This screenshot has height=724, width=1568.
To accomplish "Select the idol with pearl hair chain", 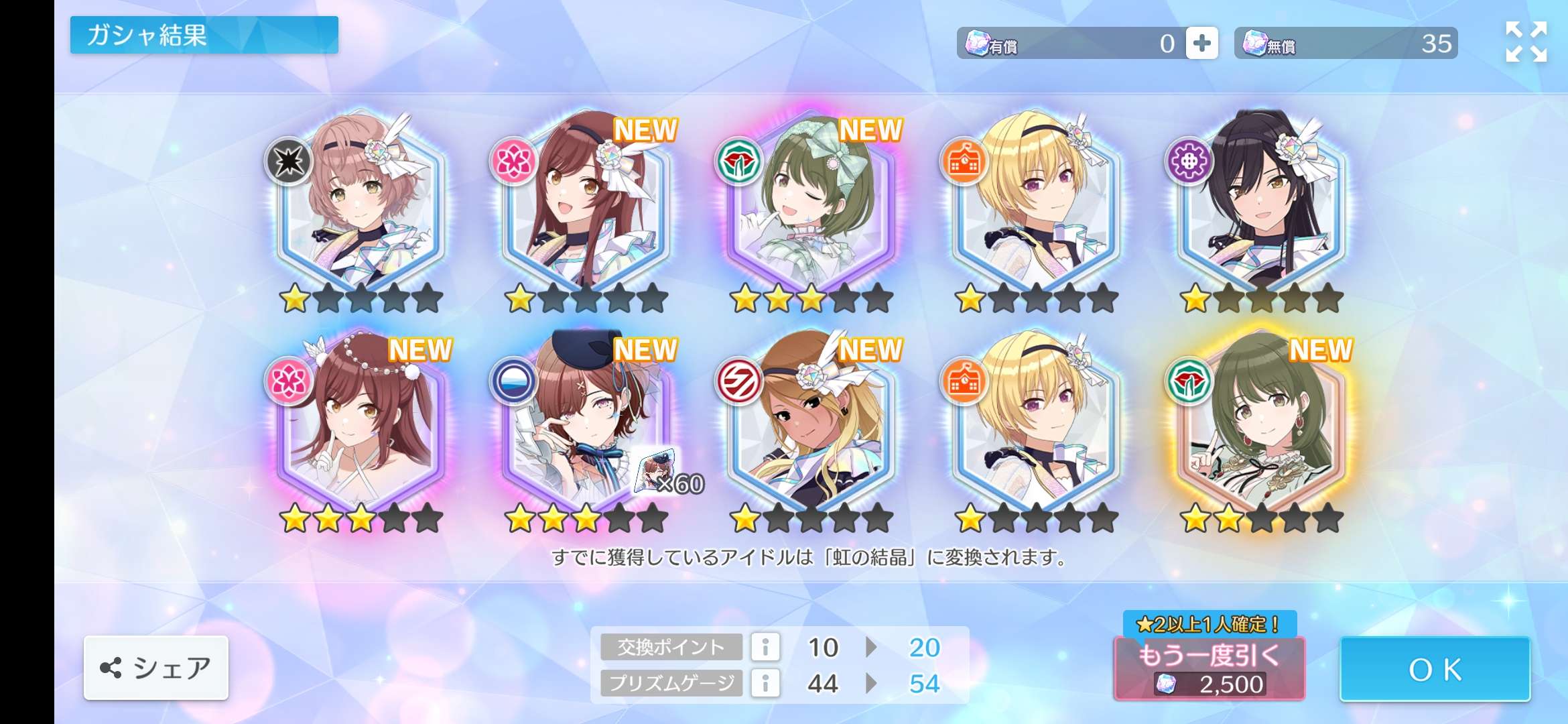I will 361,422.
